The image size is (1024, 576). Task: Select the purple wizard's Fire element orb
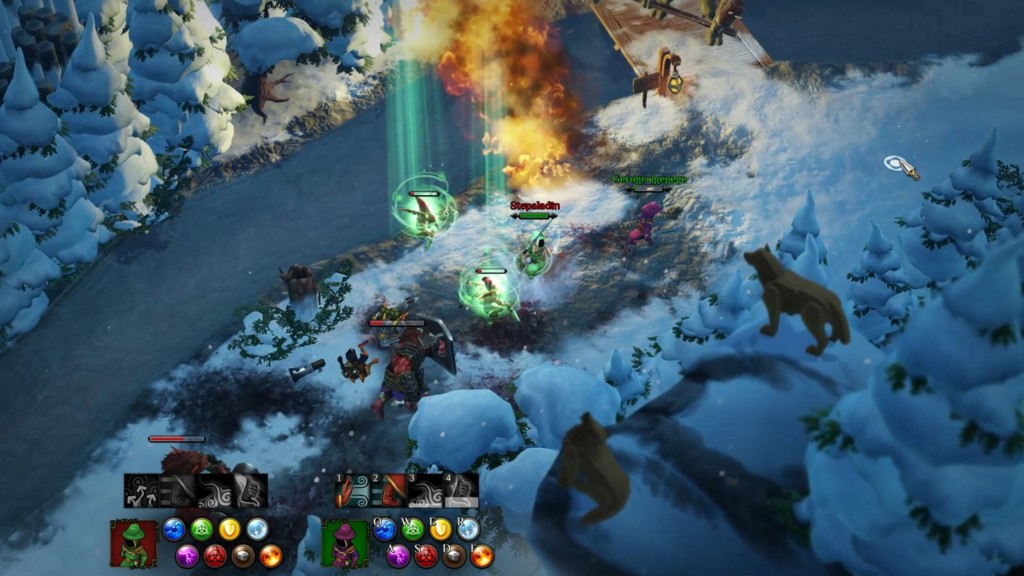pyautogui.click(x=482, y=556)
